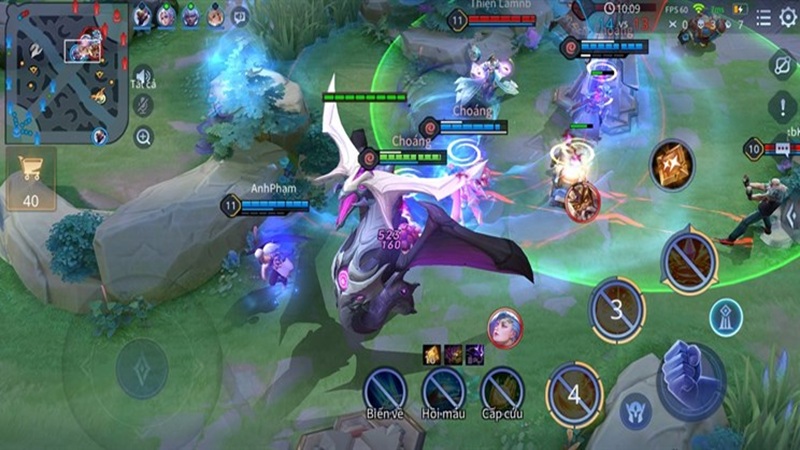Send the exclamation mark alert signal
The image size is (800, 450).
coord(782,106)
